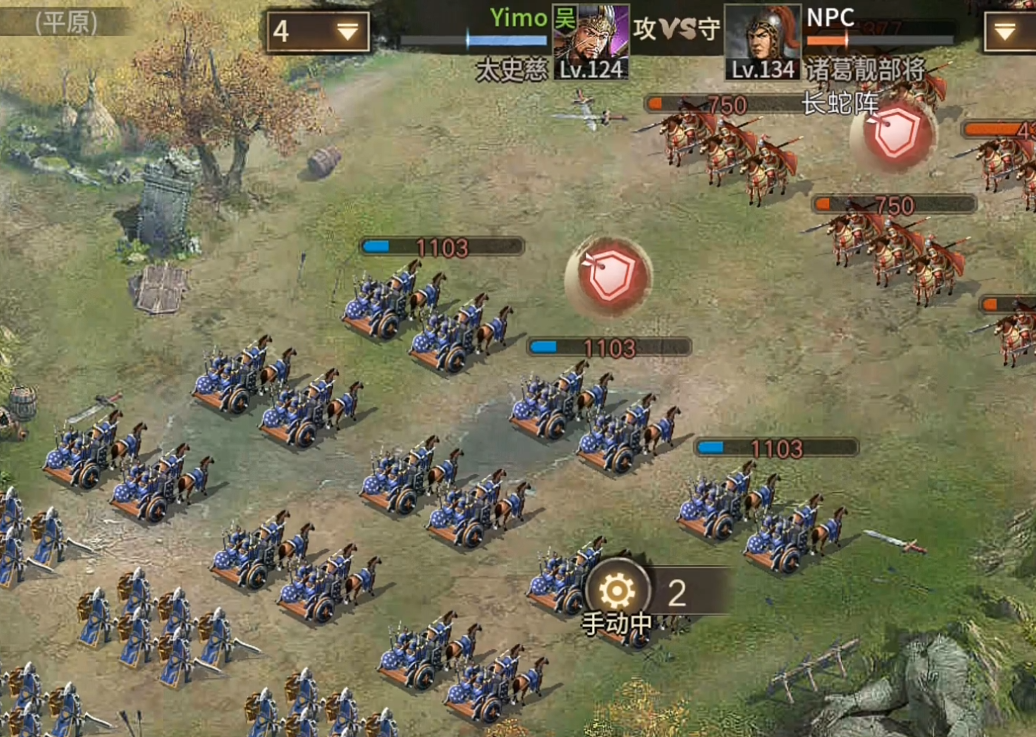The height and width of the screenshot is (737, 1036).
Task: Open the dropdown showing number 4
Action: pyautogui.click(x=317, y=32)
